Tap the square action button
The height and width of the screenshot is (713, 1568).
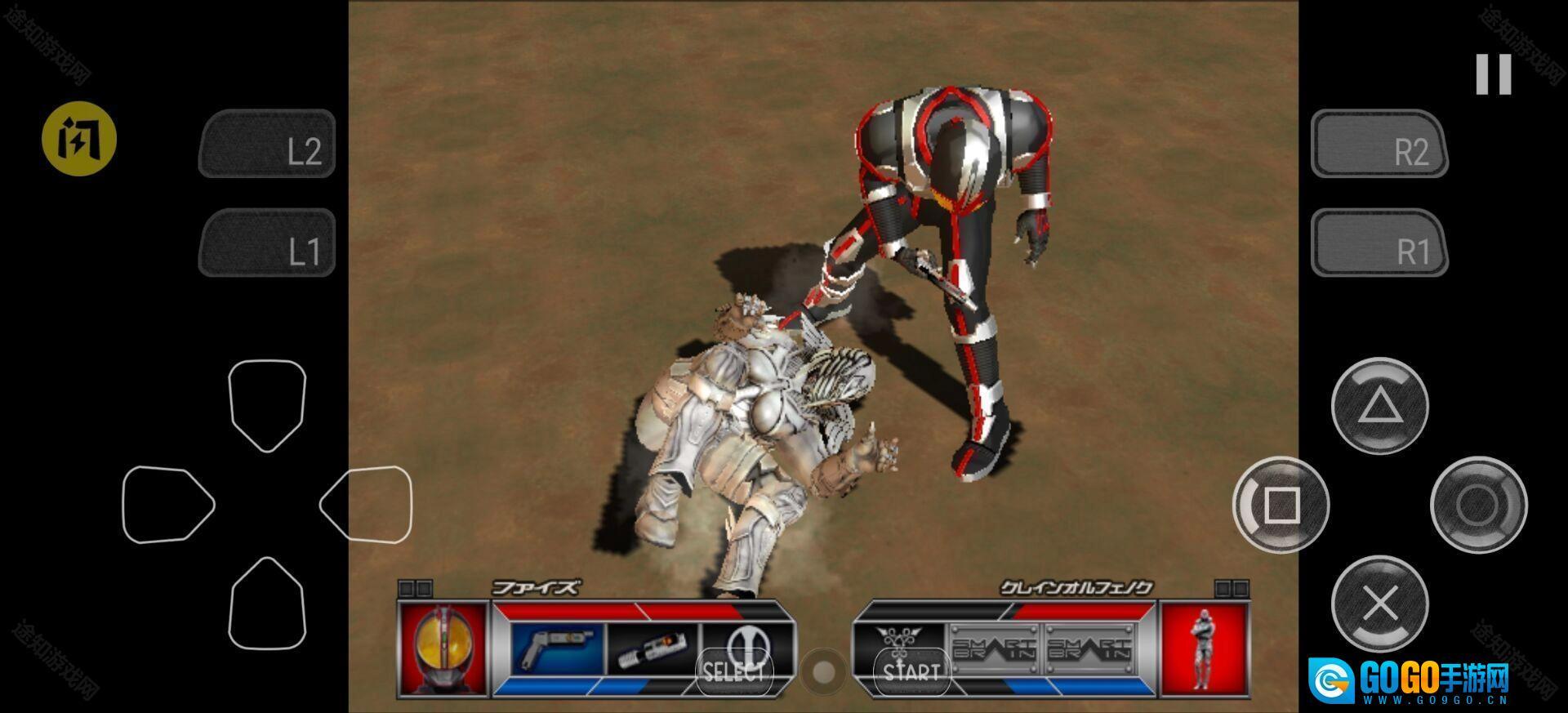(1281, 505)
